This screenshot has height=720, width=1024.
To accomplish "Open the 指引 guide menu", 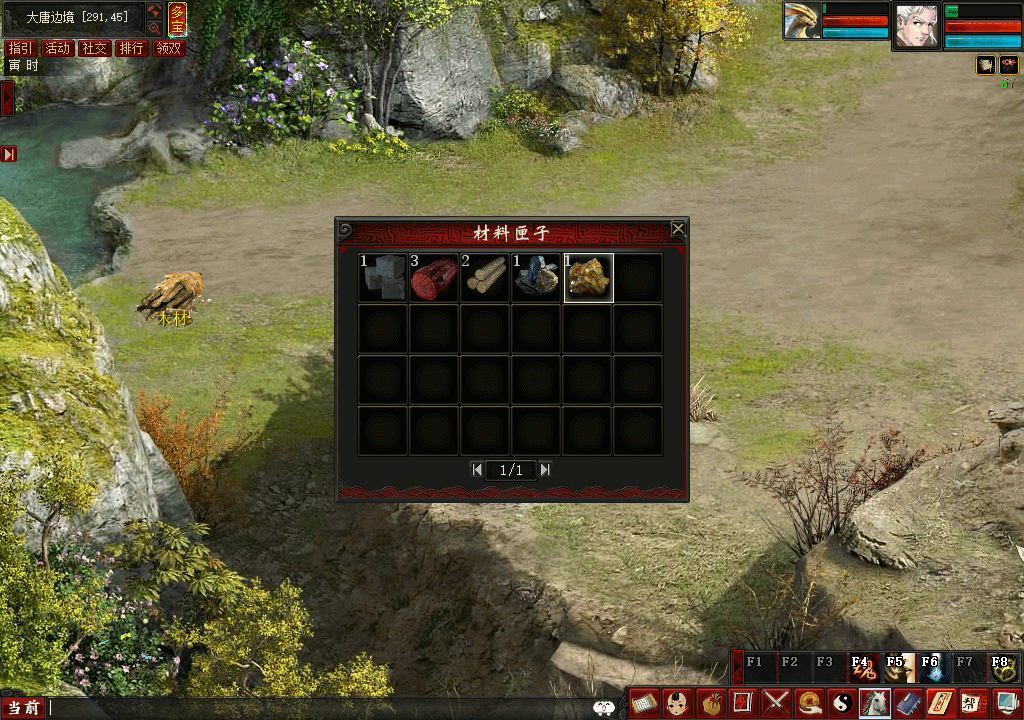I will point(20,48).
